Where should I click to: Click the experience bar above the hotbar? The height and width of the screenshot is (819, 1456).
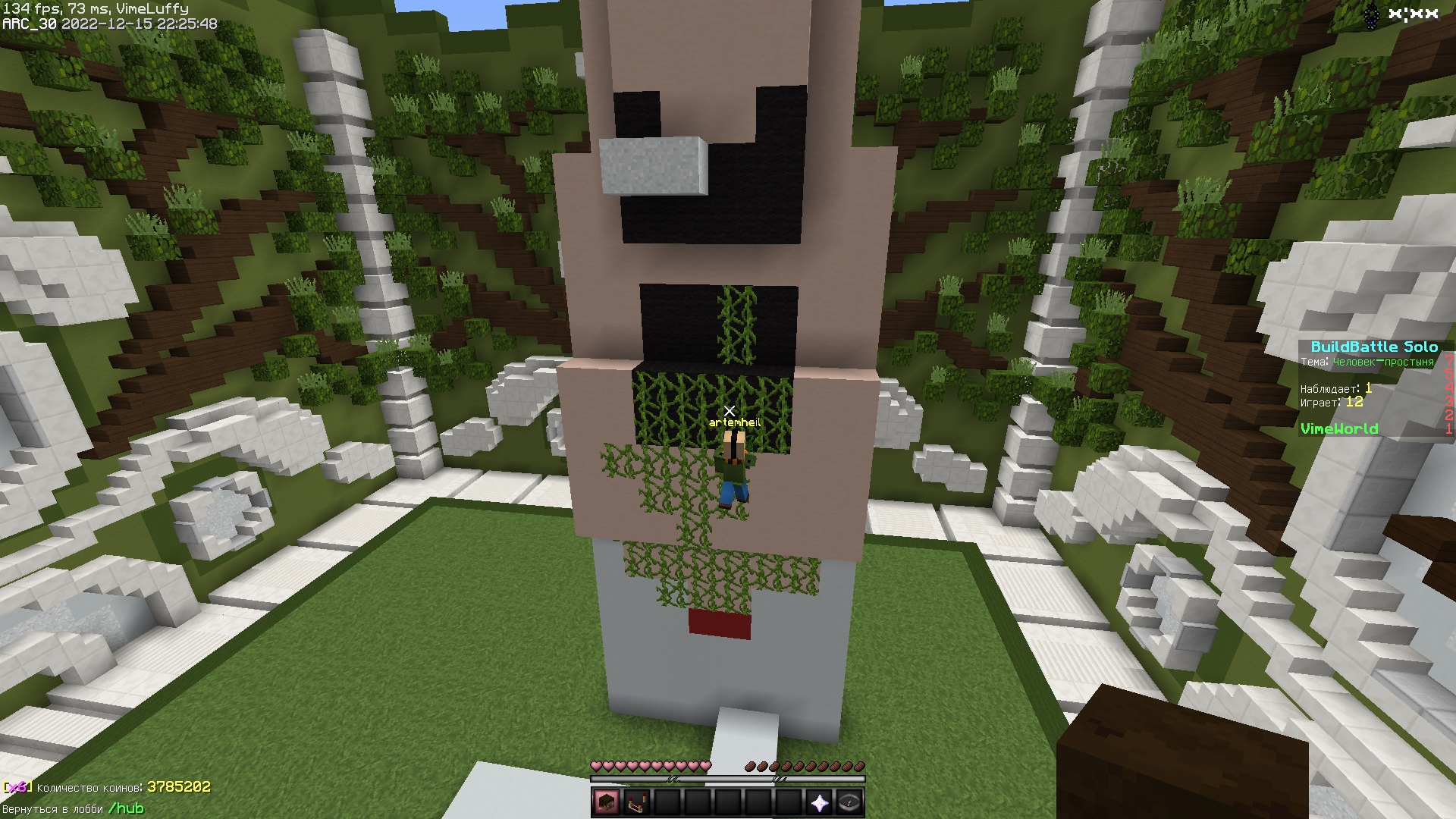click(x=728, y=779)
